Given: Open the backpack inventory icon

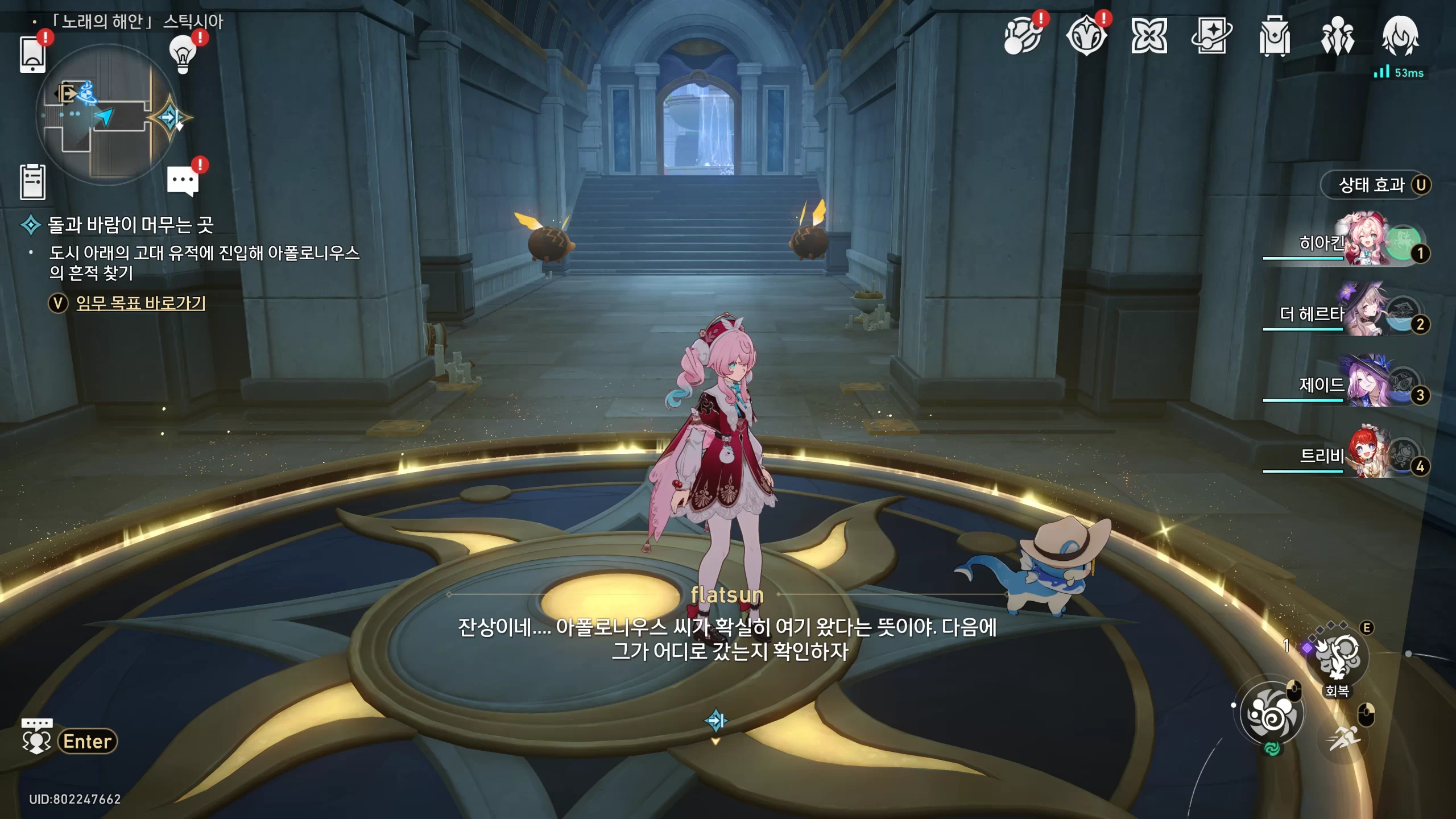Looking at the screenshot, I should pos(1274,36).
